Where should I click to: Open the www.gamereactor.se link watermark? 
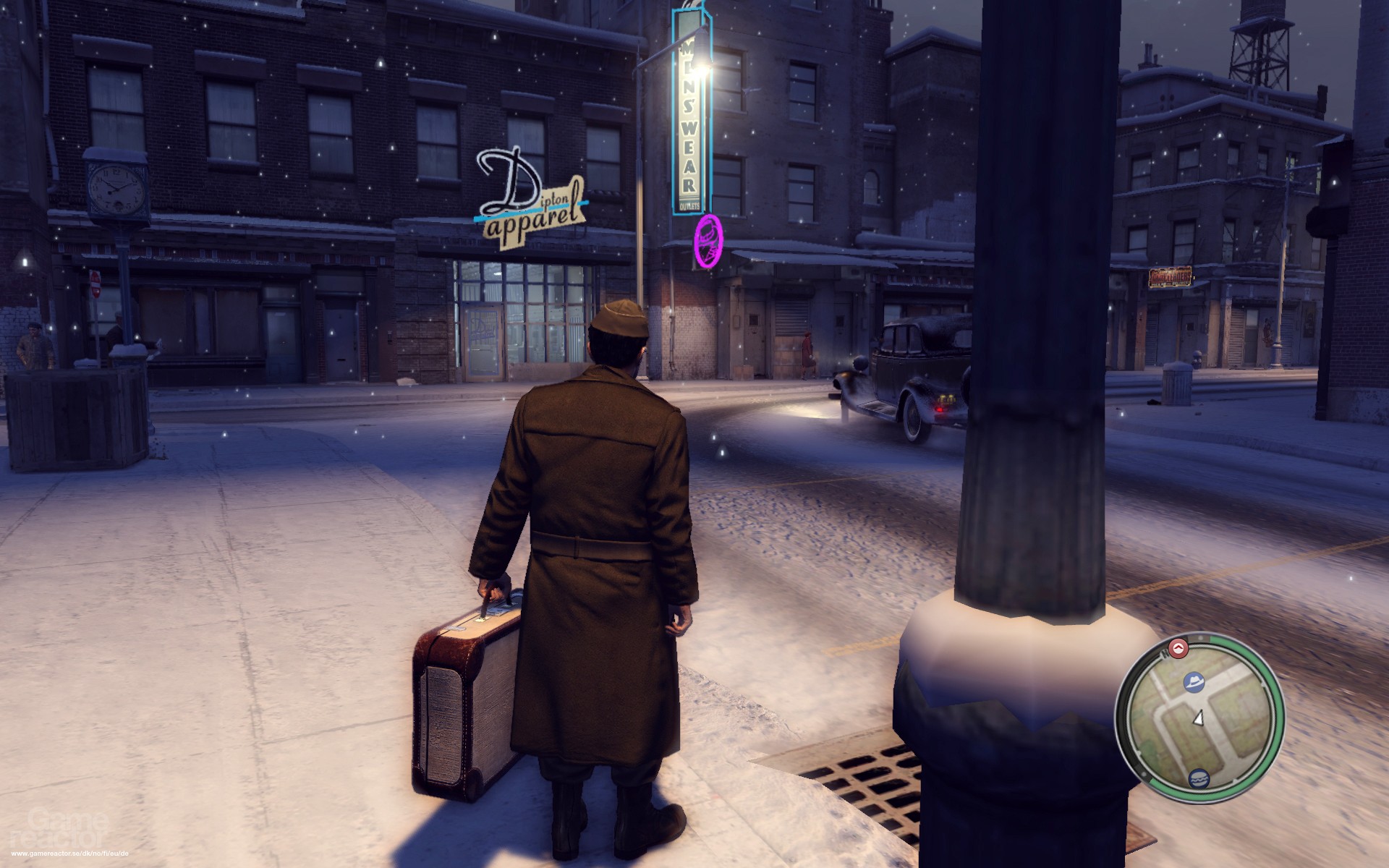70,853
